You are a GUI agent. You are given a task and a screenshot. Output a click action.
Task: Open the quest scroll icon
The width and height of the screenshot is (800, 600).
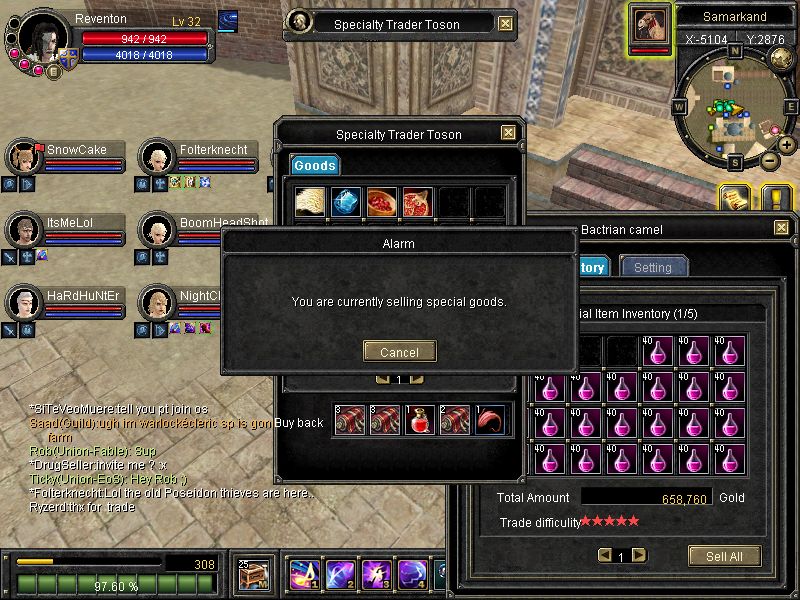pos(733,198)
